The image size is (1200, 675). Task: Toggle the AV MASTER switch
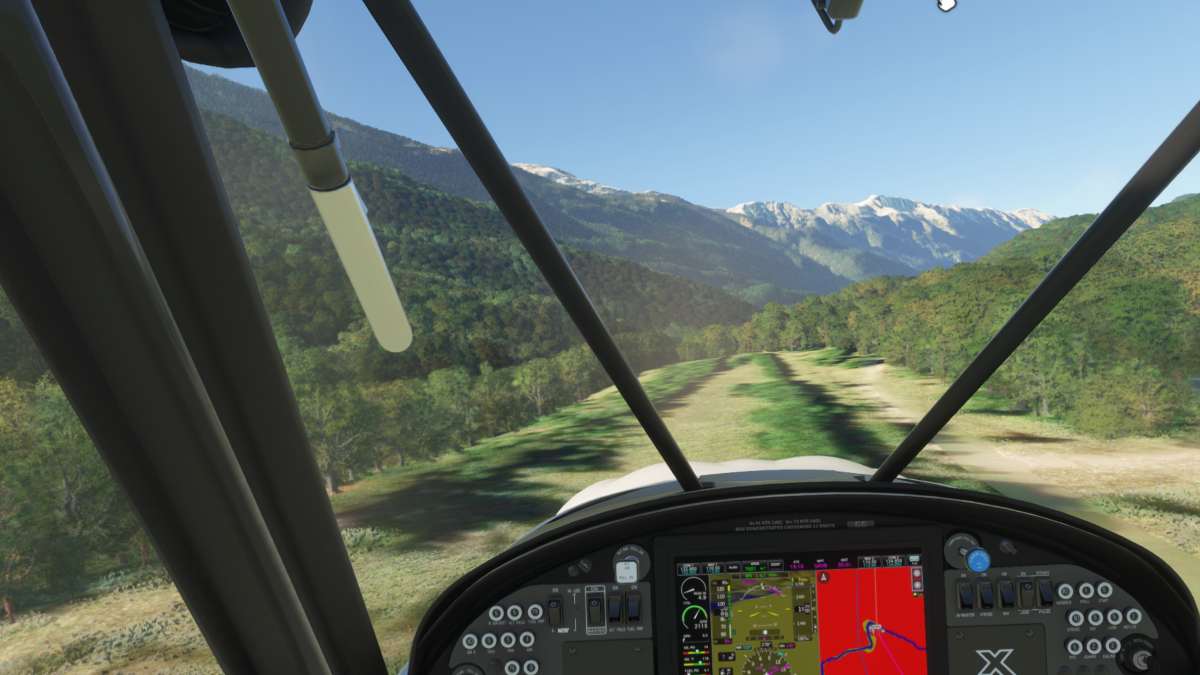tap(966, 596)
